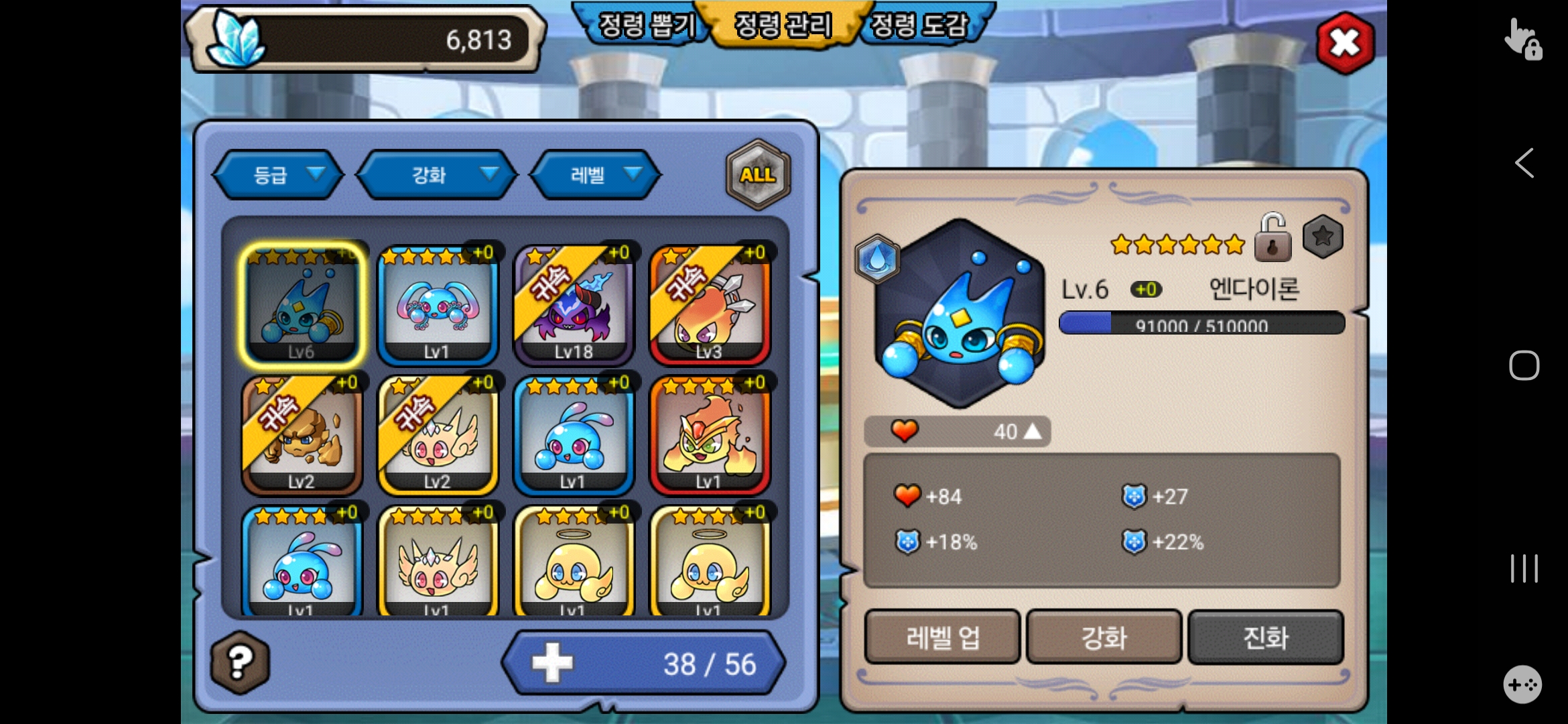Click the star favorite hexagon icon
This screenshot has width=1568, height=724.
pos(1323,237)
